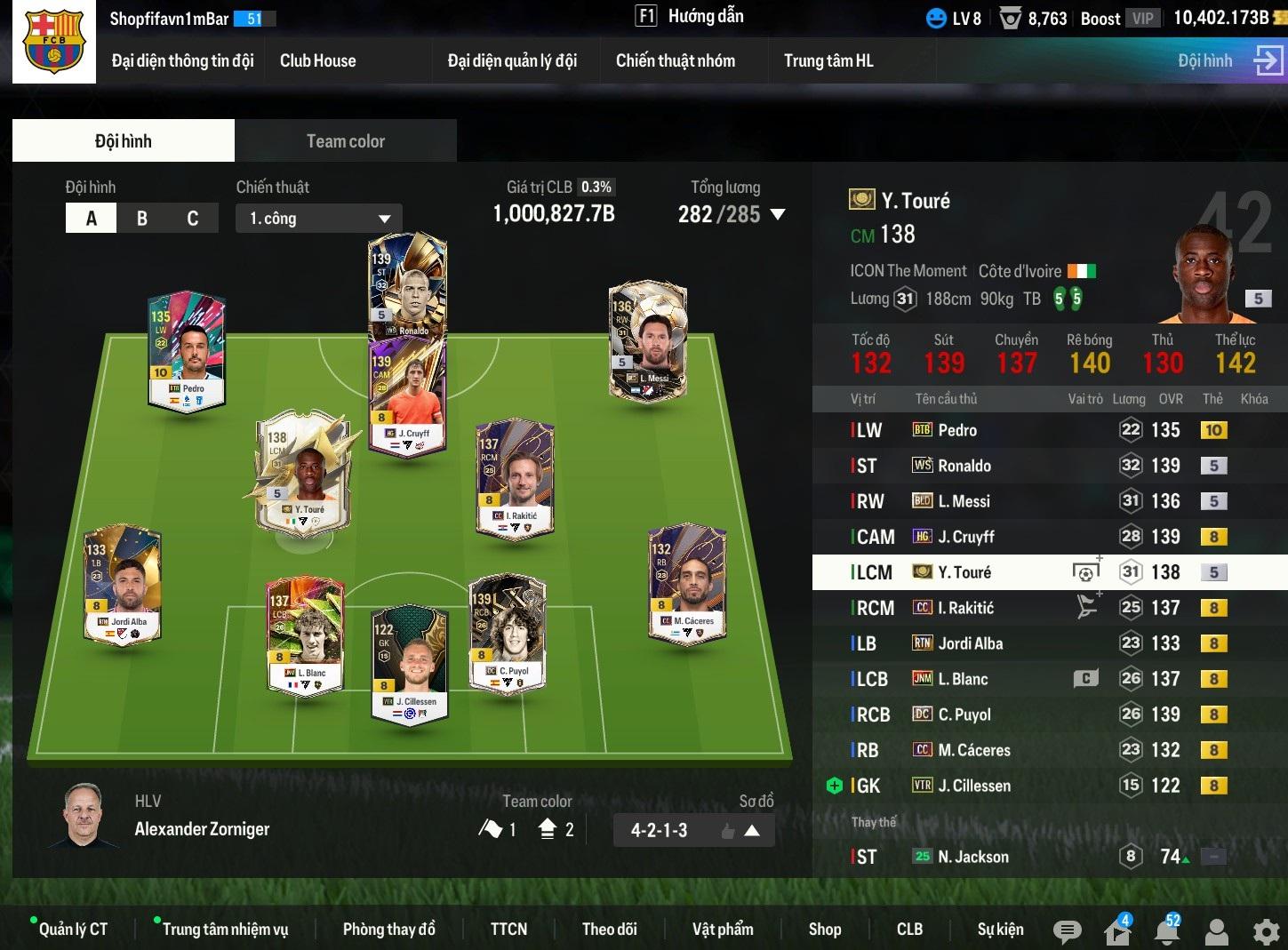The height and width of the screenshot is (950, 1288).
Task: Switch to the Team color tab
Action: [x=345, y=141]
